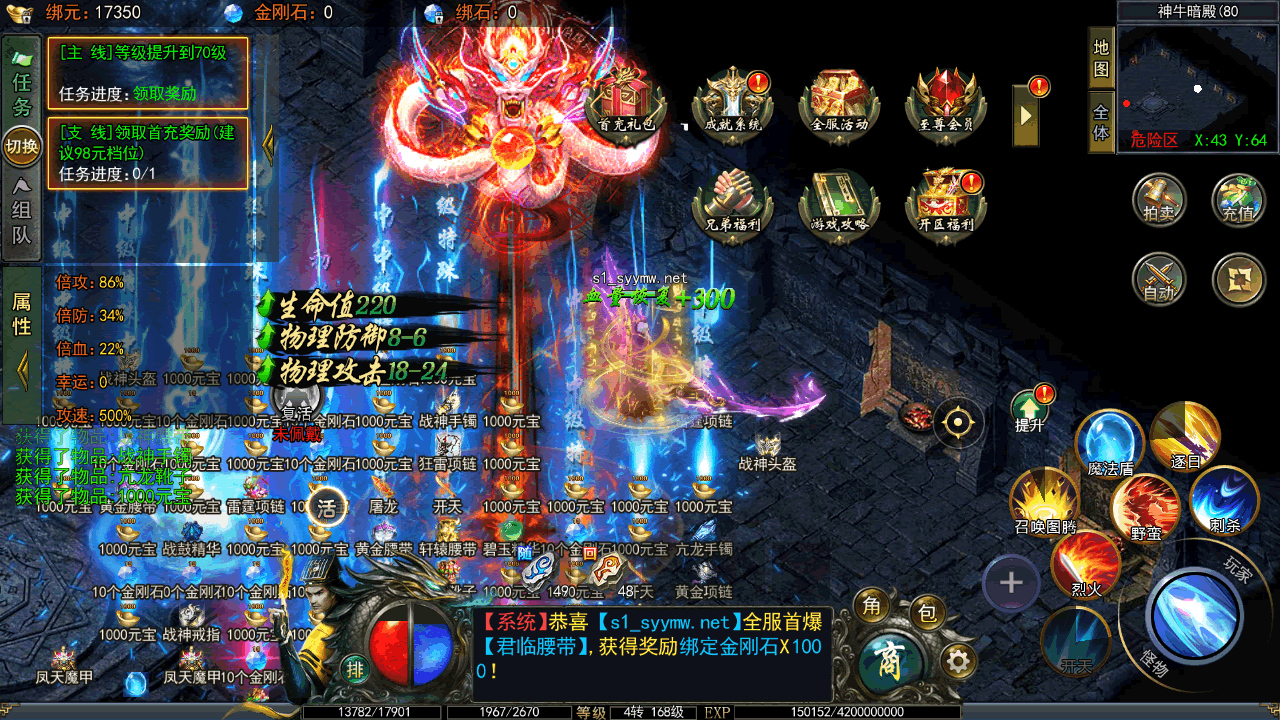This screenshot has height=720, width=1280.
Task: Open the 拍卖 auction house
Action: point(1159,199)
